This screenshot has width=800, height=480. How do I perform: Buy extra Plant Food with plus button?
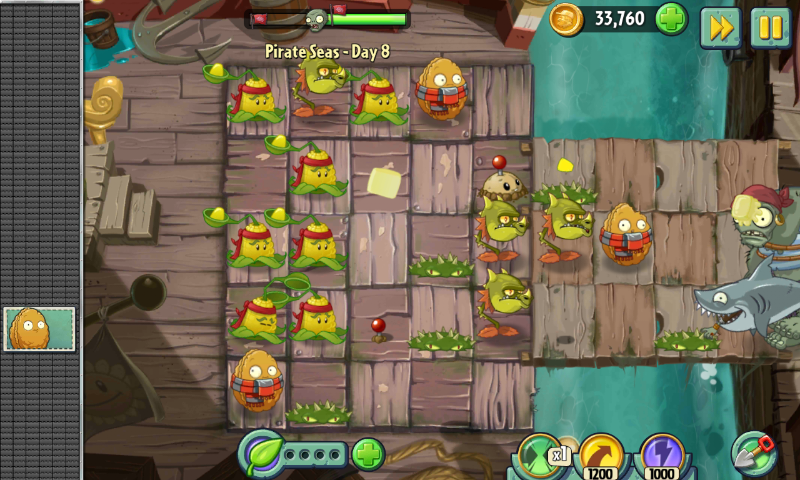[x=368, y=455]
